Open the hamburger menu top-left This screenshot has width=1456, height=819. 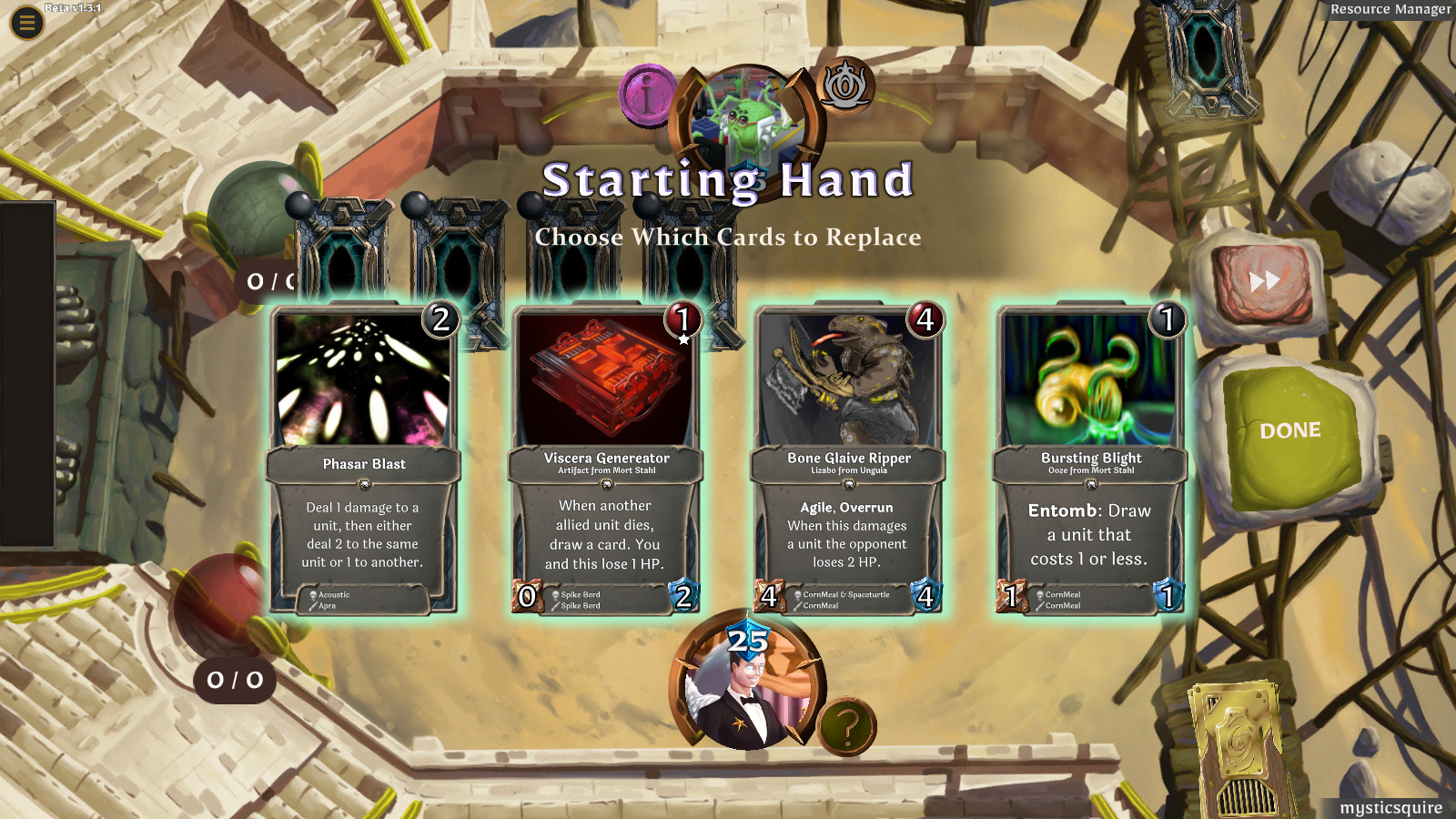(25, 23)
